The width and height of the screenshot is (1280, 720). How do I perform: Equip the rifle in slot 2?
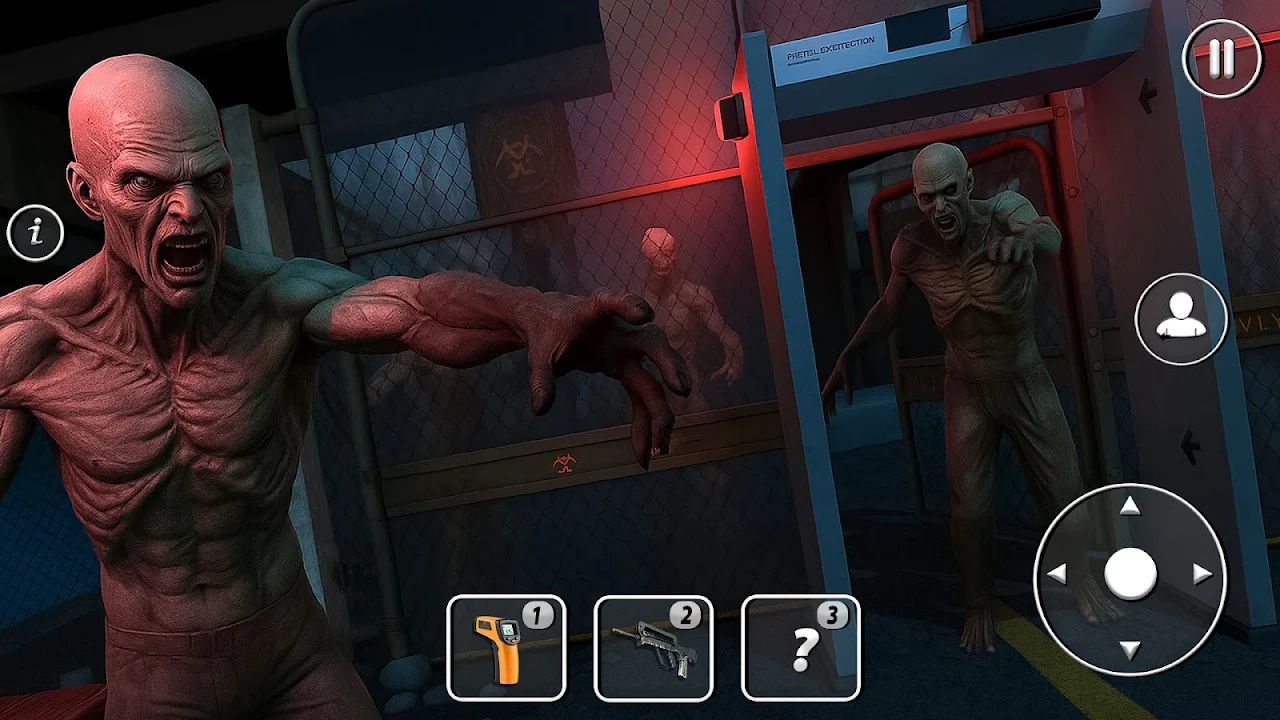[653, 647]
